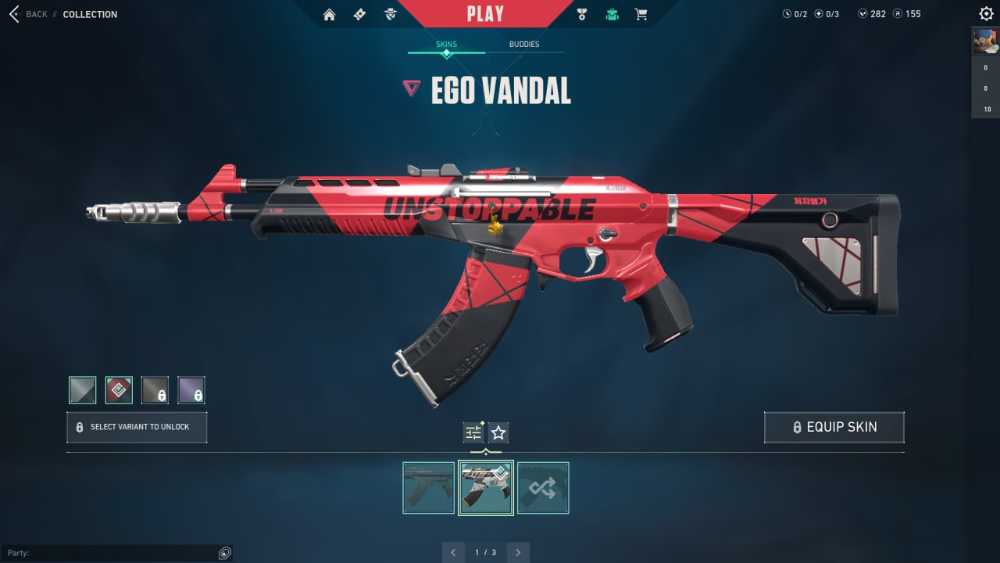Choose the random shuffle skin tile
The height and width of the screenshot is (563, 1000).
543,488
